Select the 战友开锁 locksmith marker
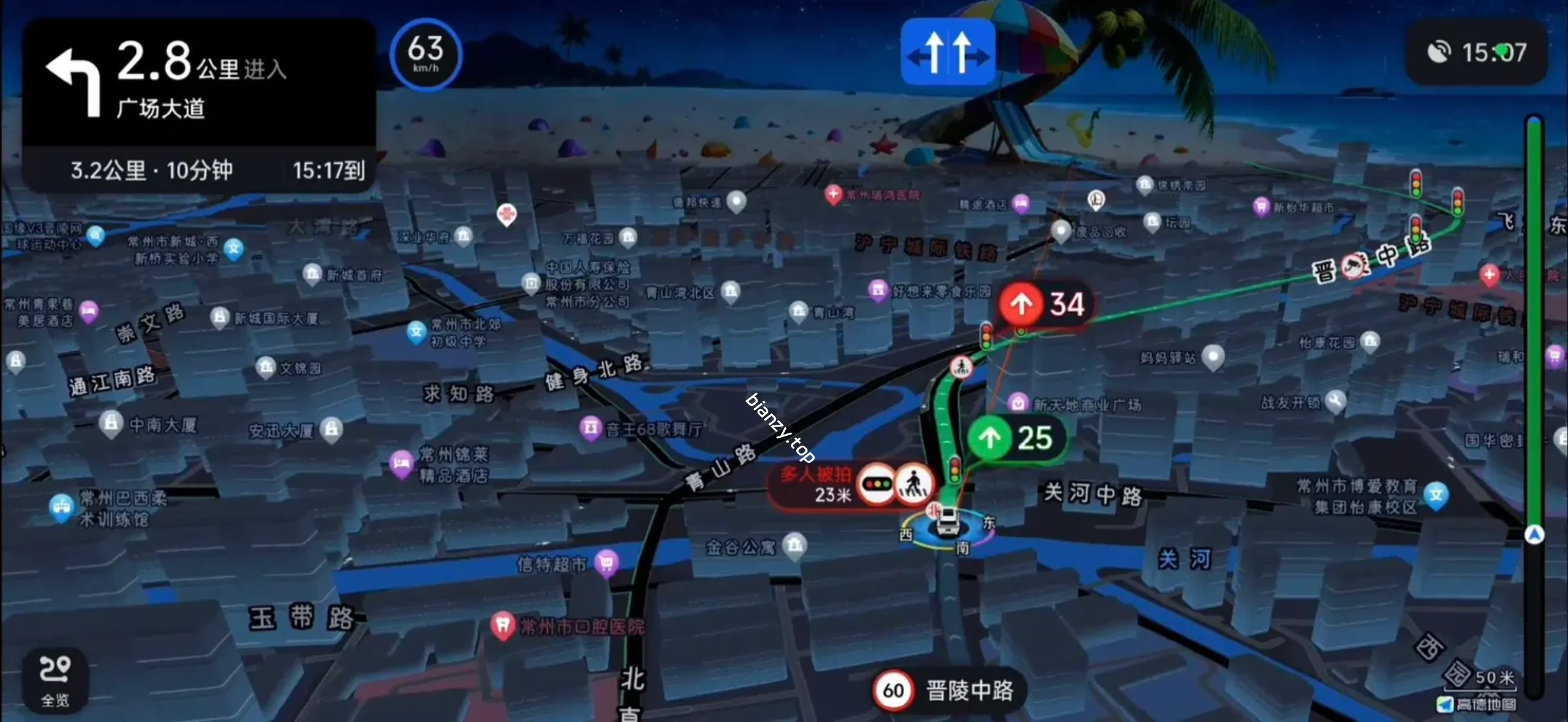This screenshot has height=722, width=1568. point(1335,401)
